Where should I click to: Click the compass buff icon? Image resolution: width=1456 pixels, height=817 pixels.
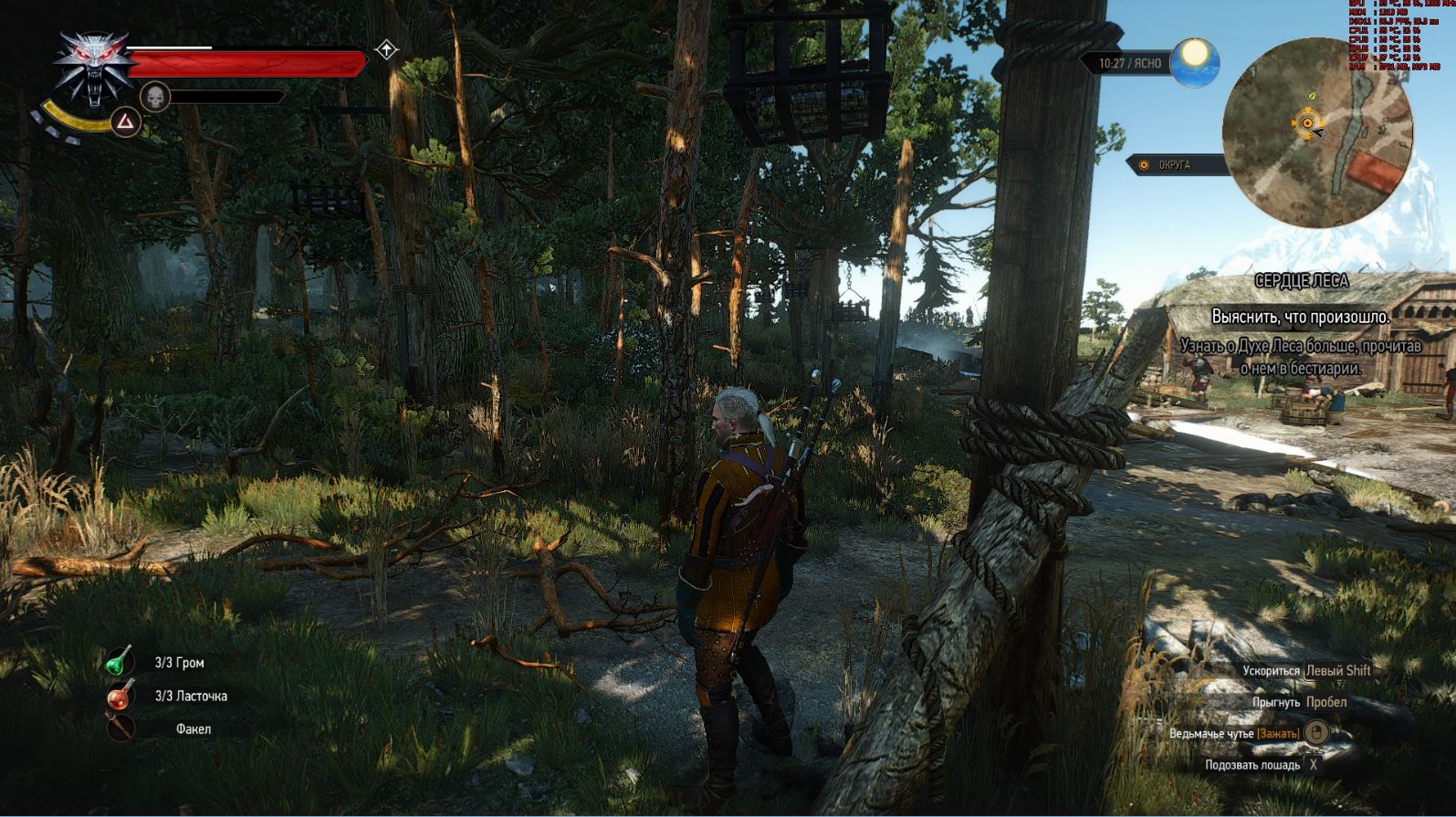click(x=387, y=50)
